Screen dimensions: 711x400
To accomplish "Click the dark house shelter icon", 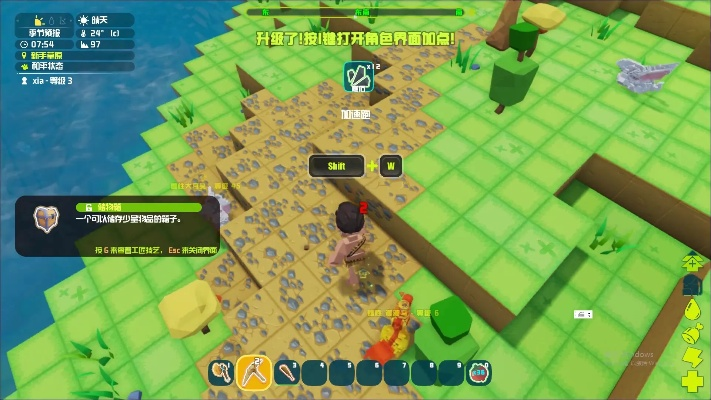I will 692,286.
